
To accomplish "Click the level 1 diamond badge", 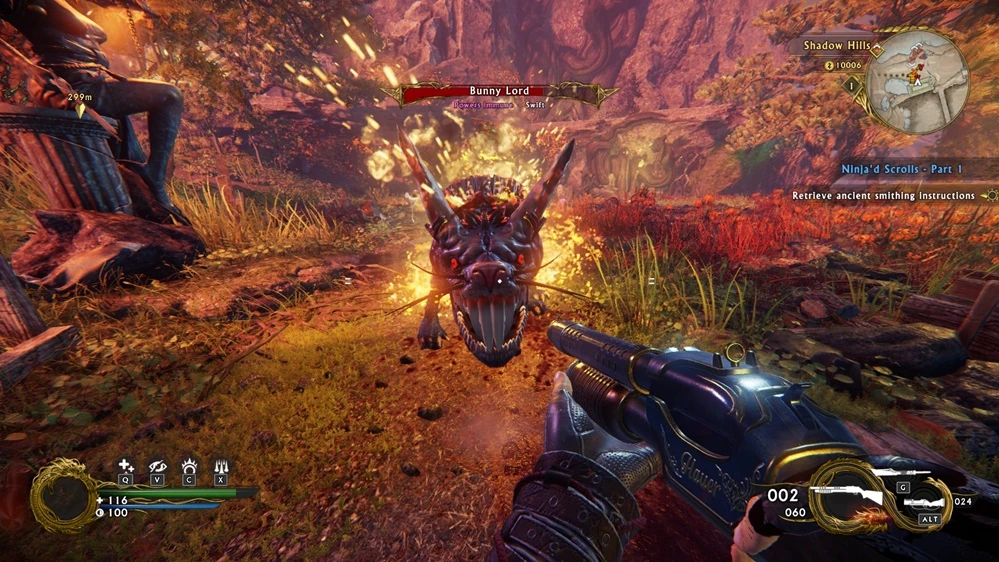I will [x=853, y=87].
